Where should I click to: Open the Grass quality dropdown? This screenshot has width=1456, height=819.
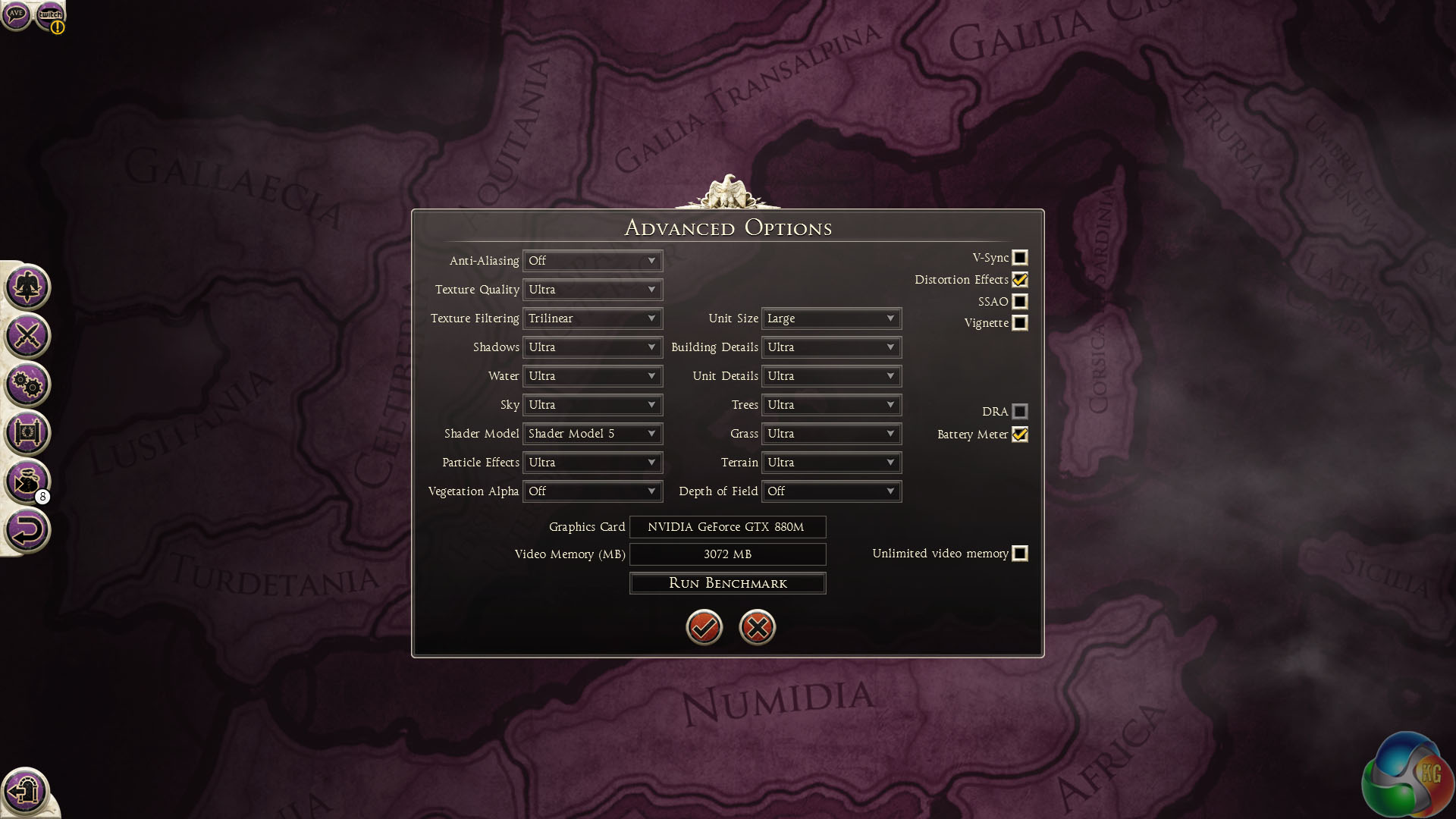click(x=831, y=434)
